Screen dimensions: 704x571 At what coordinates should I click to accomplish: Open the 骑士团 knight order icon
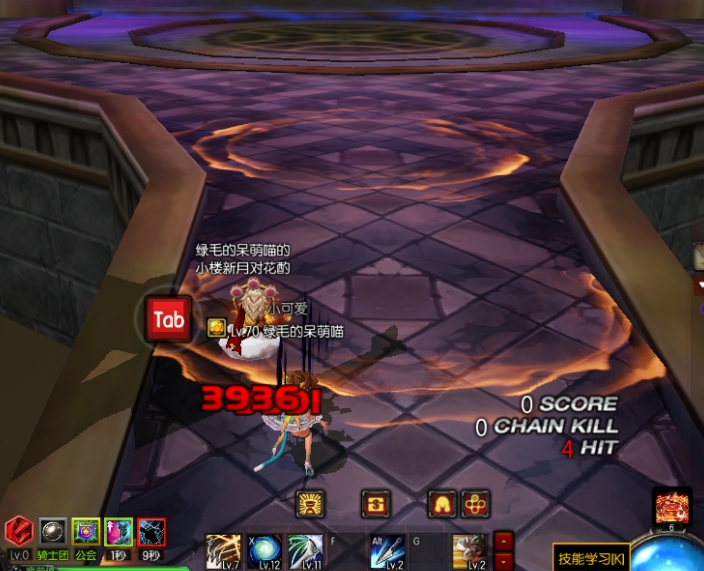pyautogui.click(x=53, y=532)
